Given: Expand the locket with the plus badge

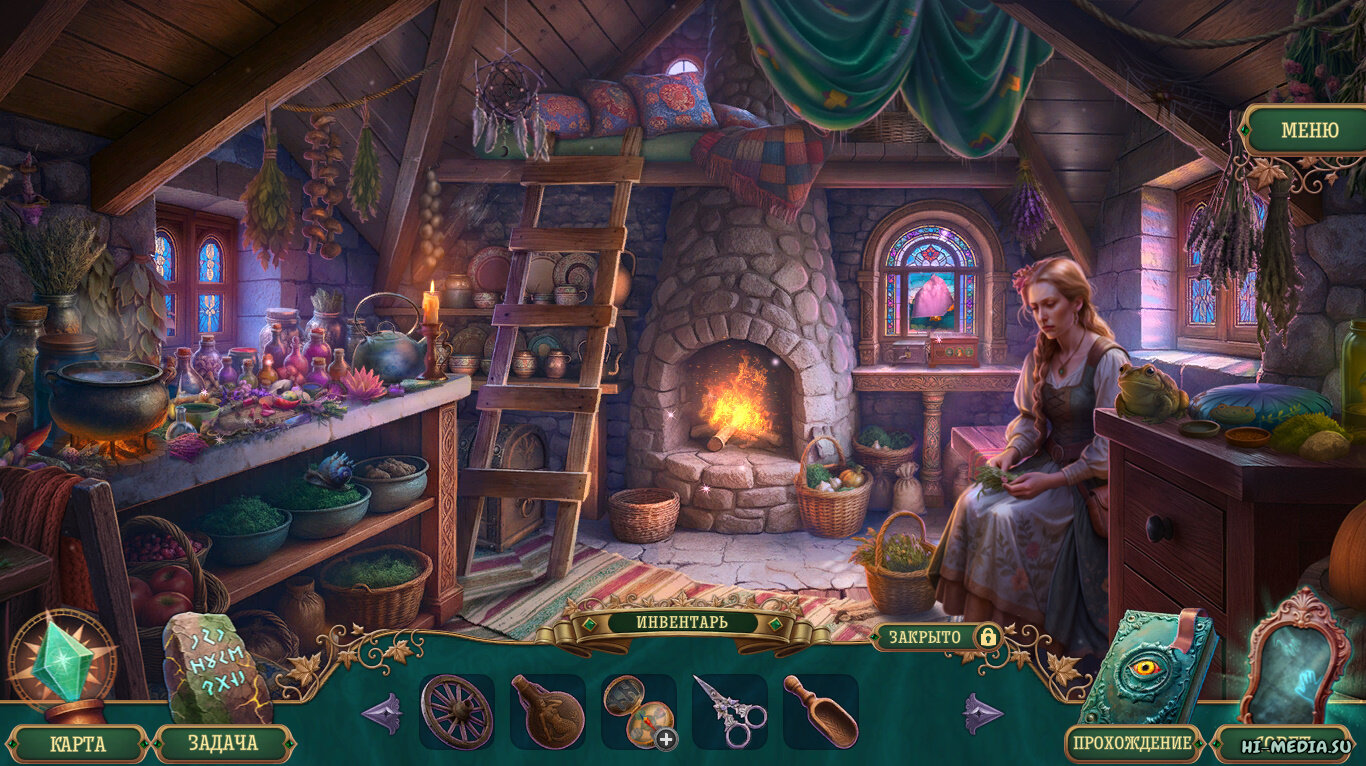Looking at the screenshot, I should 666,739.
